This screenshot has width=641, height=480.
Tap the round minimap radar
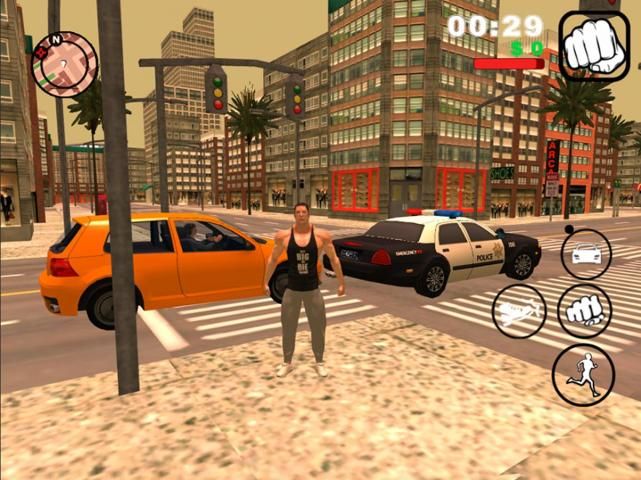pos(64,64)
